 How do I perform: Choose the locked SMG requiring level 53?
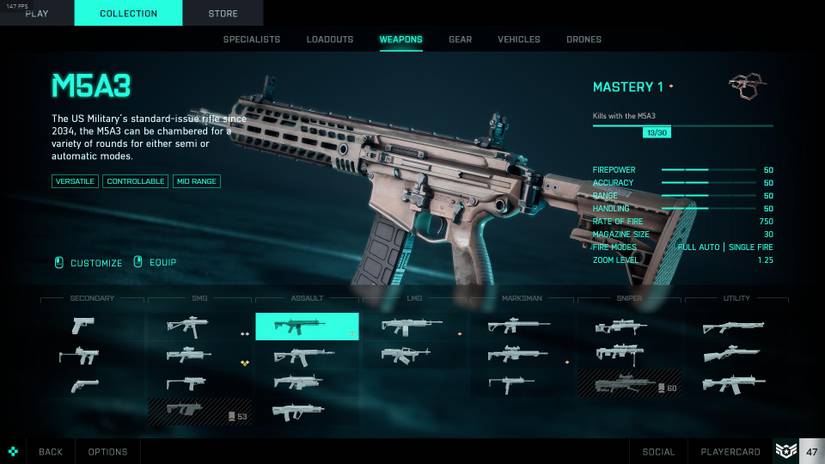(x=199, y=411)
